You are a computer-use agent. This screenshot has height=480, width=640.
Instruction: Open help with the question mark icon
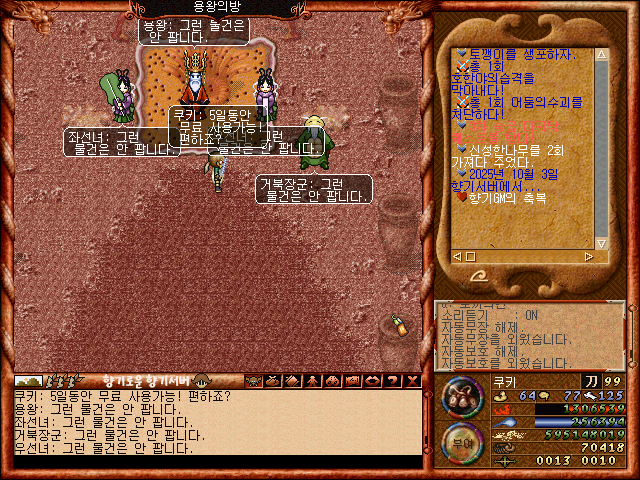click(391, 380)
